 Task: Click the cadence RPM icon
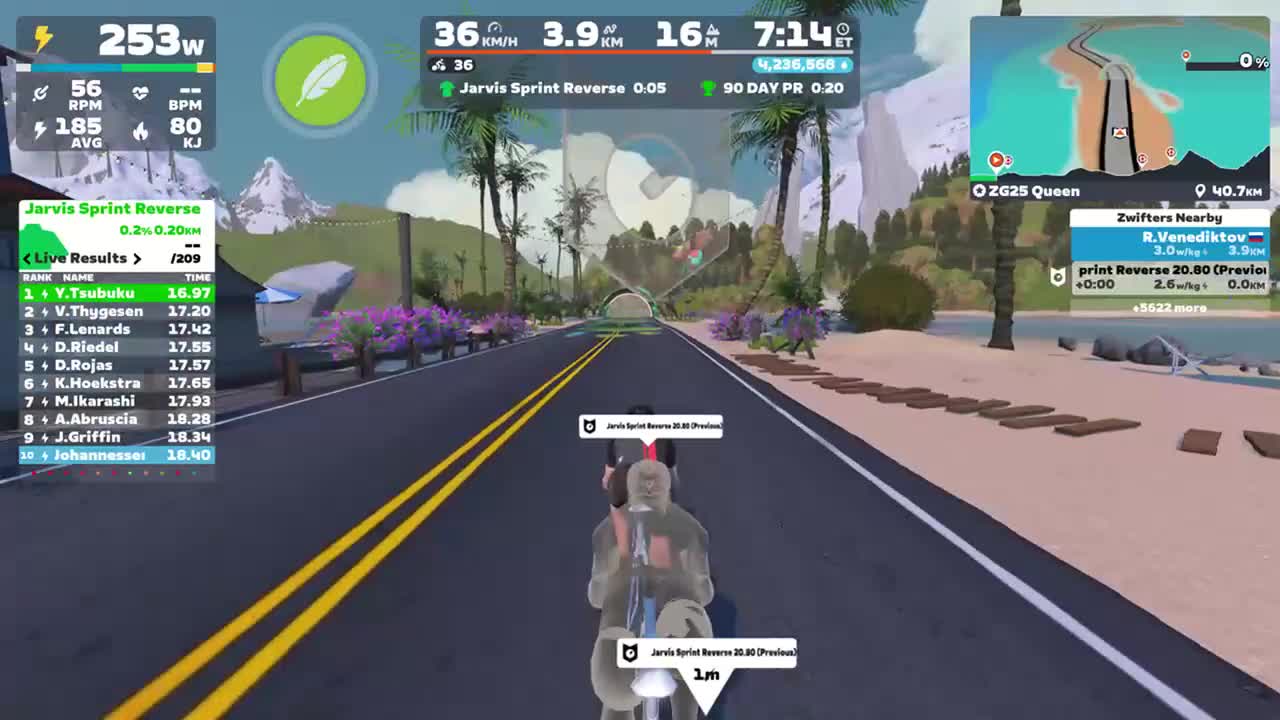[x=38, y=92]
